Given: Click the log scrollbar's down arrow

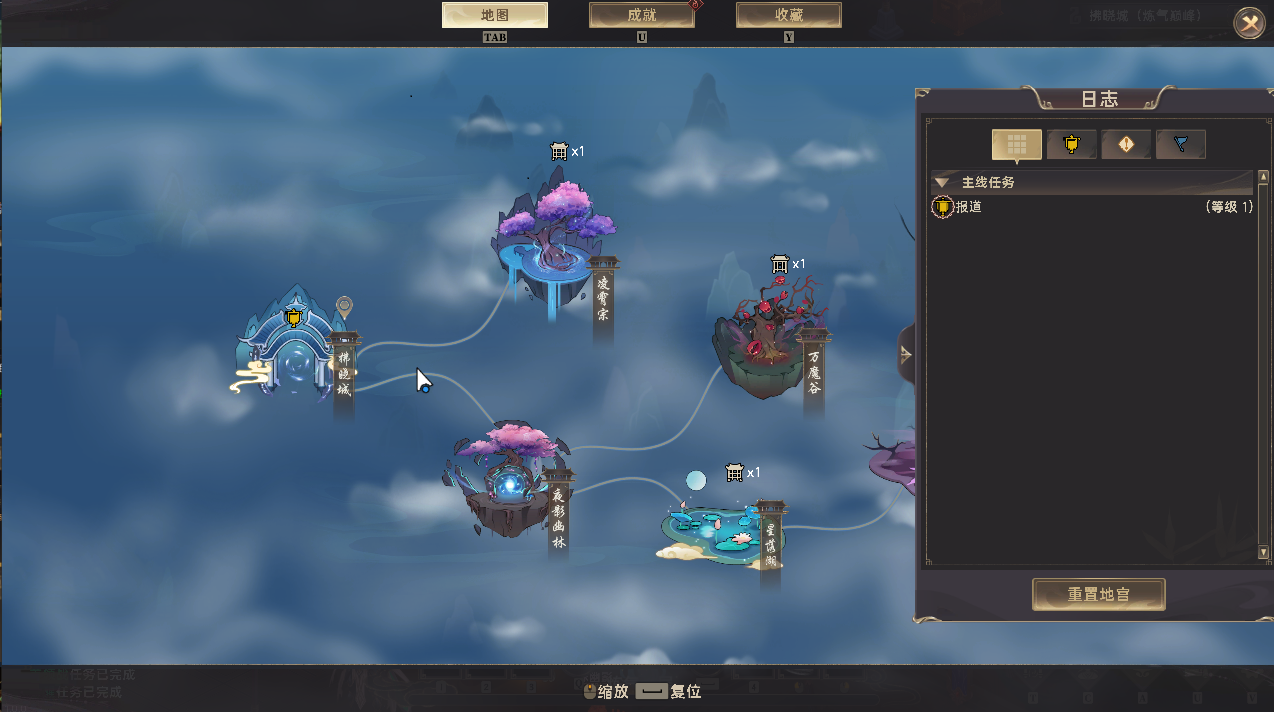Looking at the screenshot, I should [x=1263, y=552].
